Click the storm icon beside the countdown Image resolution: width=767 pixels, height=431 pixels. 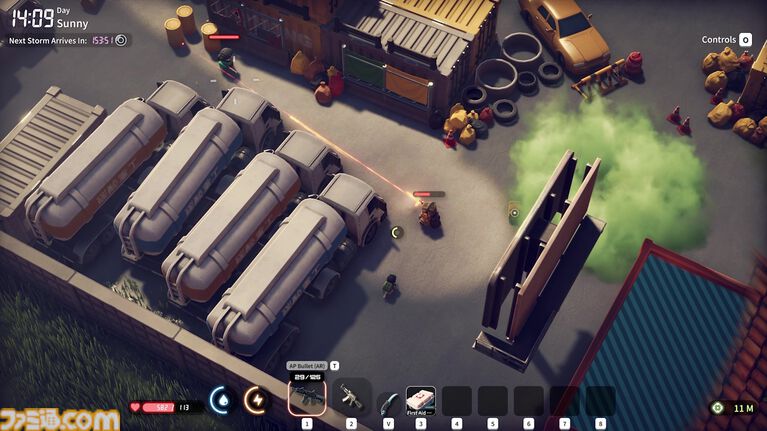121,40
